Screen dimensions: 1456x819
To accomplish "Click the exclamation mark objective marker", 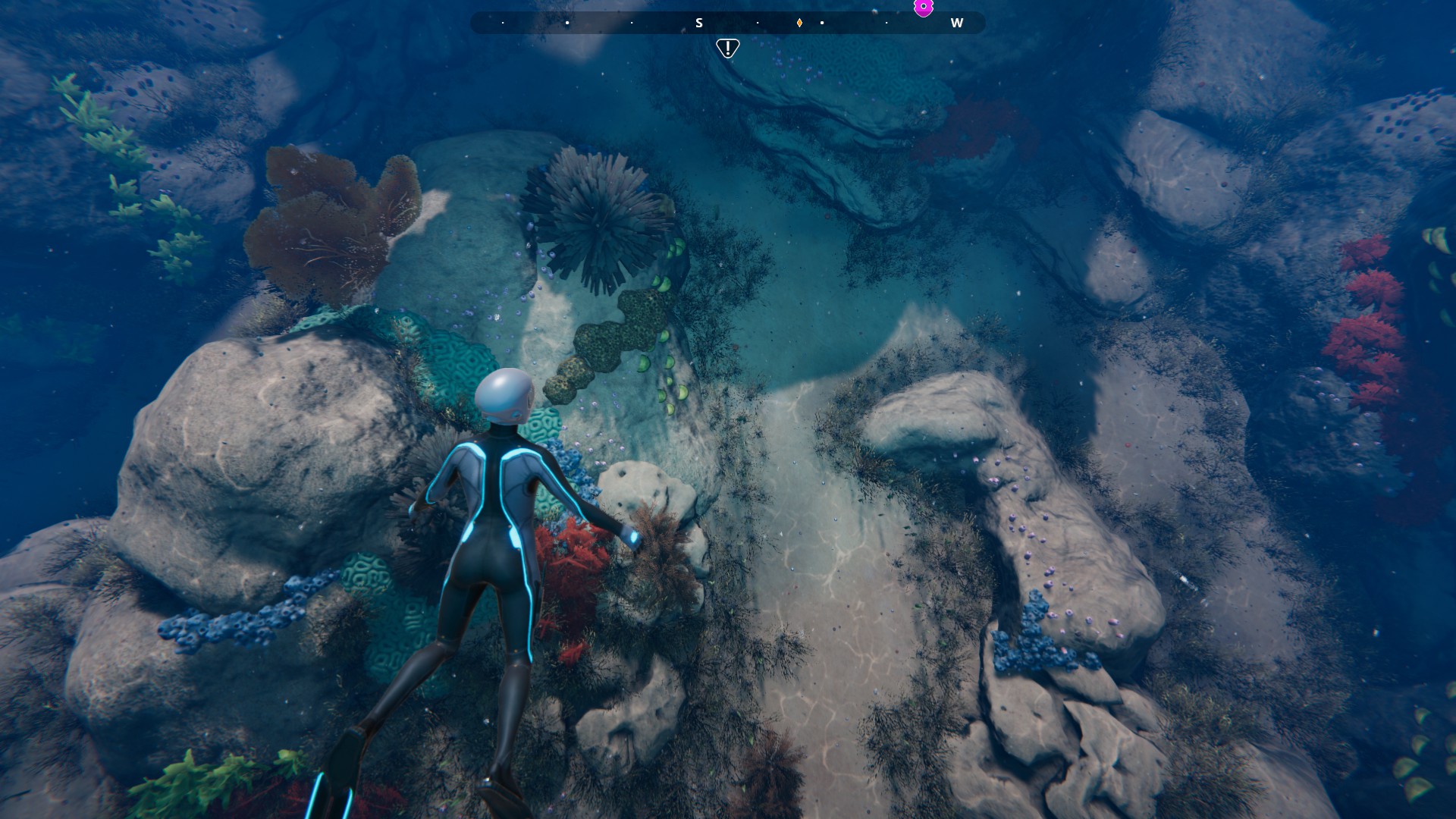I will (727, 49).
